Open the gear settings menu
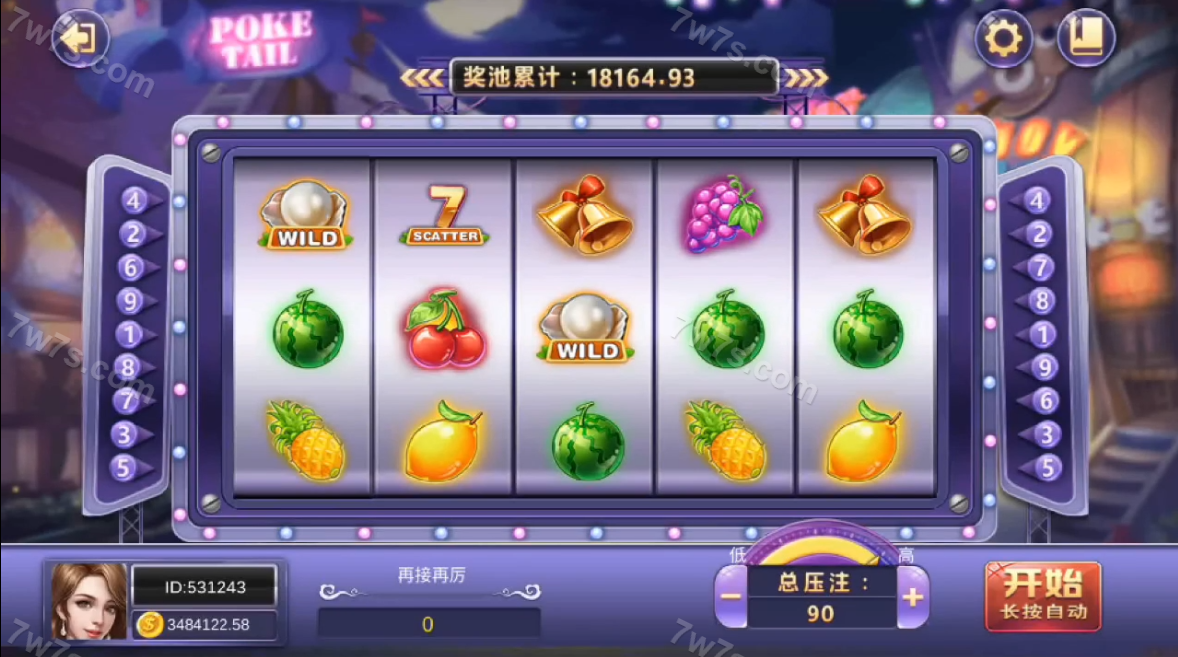Screen dimensions: 1178x657 tap(1003, 39)
